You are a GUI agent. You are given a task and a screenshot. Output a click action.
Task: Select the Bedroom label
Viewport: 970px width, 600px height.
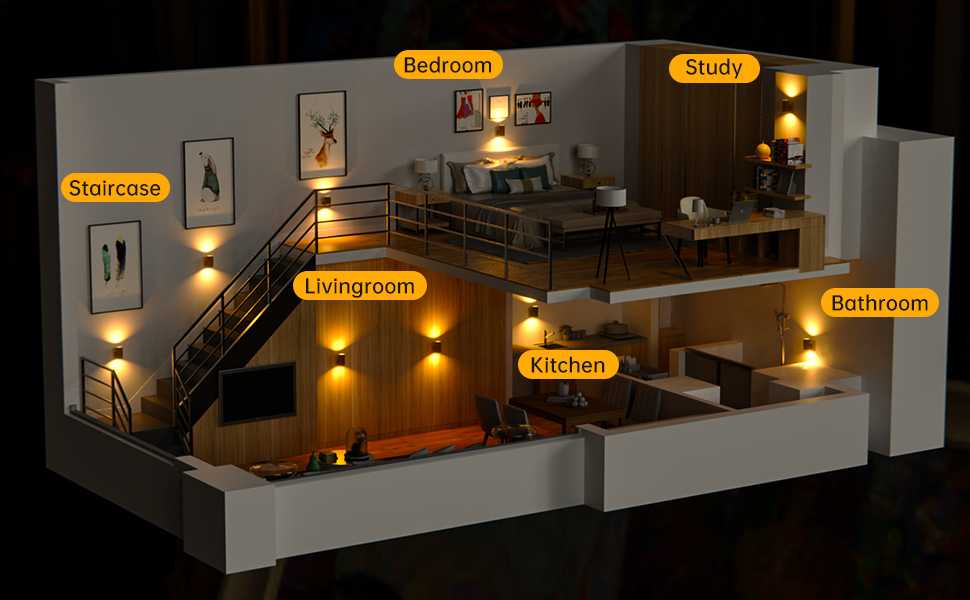[x=448, y=65]
